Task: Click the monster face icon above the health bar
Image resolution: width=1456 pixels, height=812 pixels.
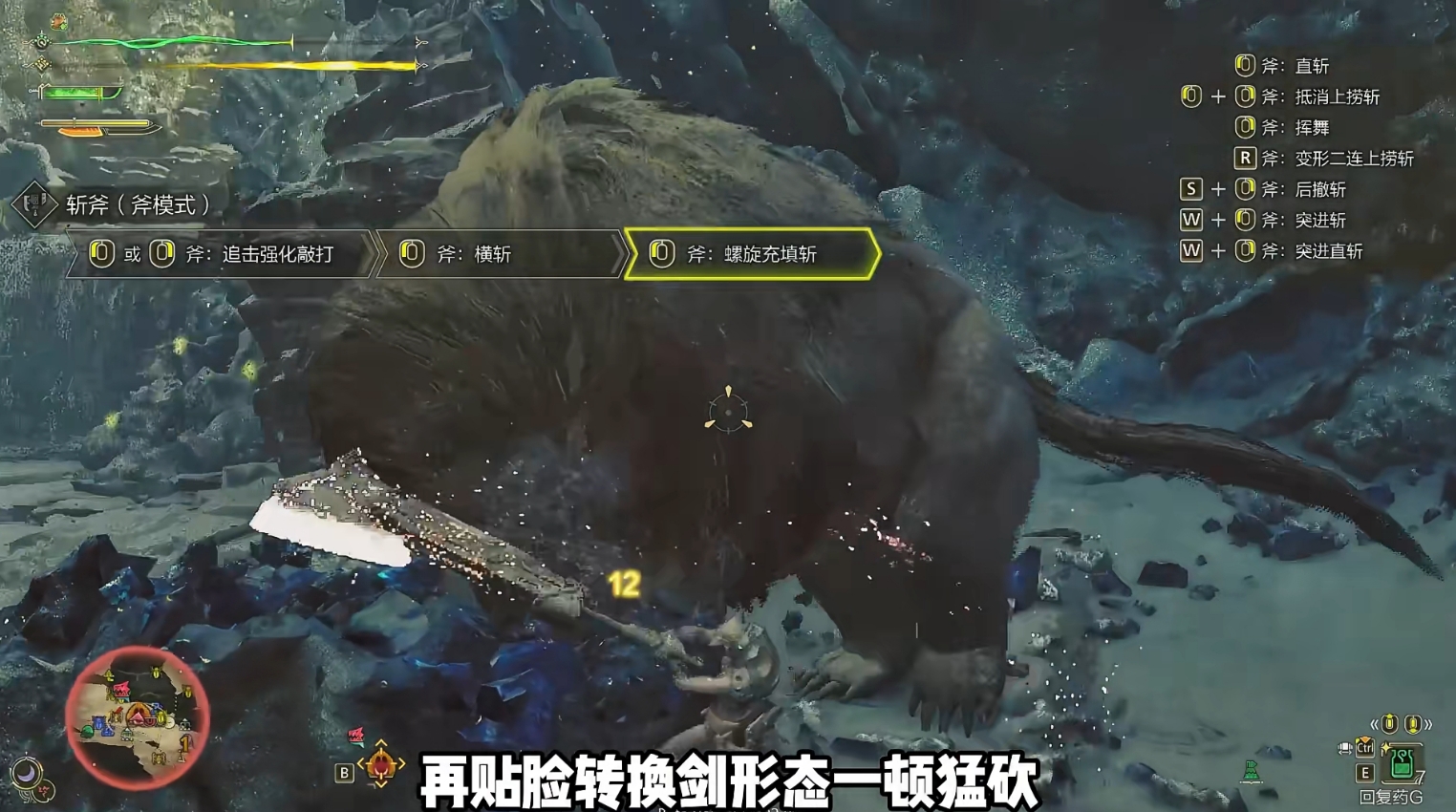Action: pos(58,21)
